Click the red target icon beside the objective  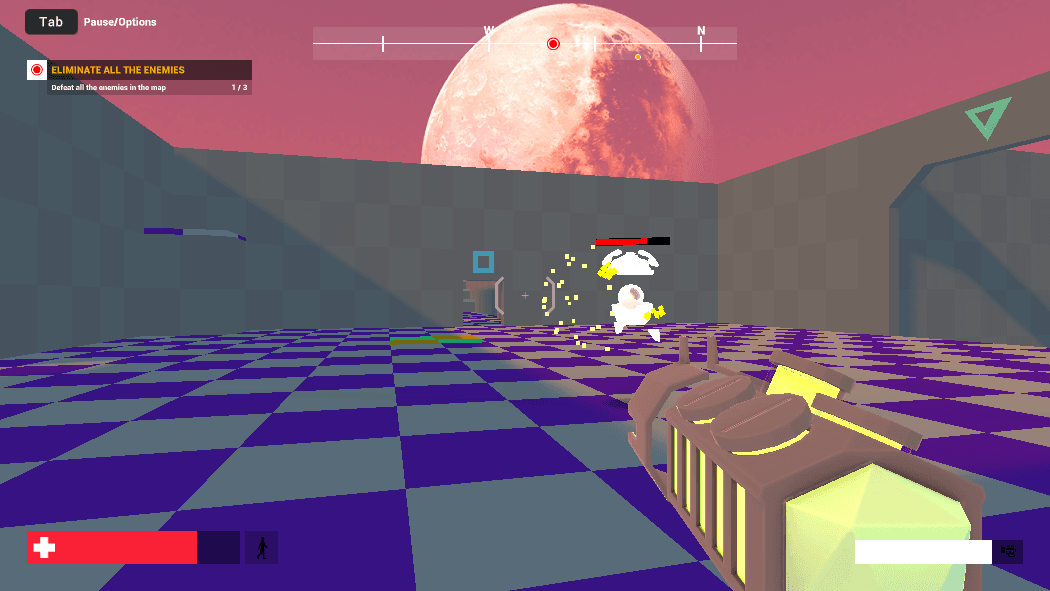(37, 70)
